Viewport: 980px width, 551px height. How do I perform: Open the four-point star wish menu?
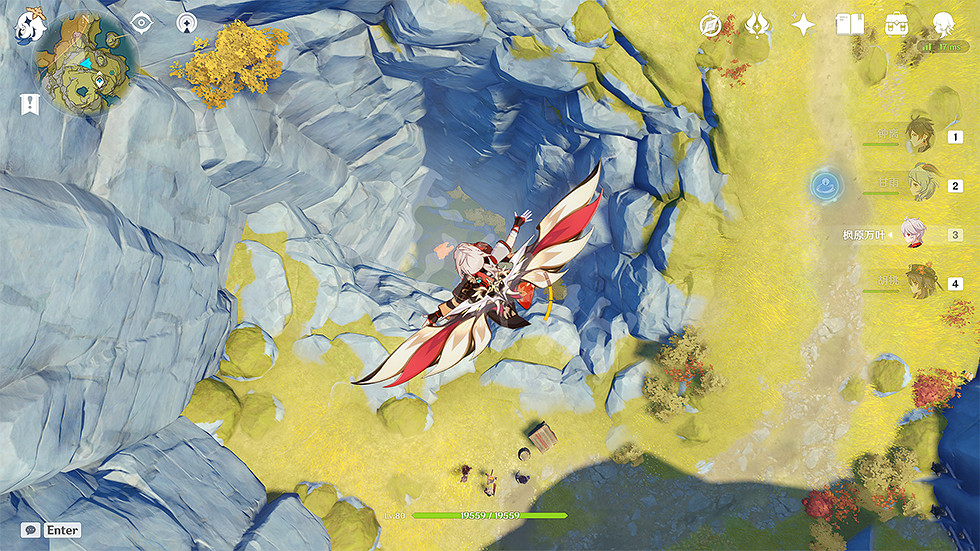(x=803, y=25)
